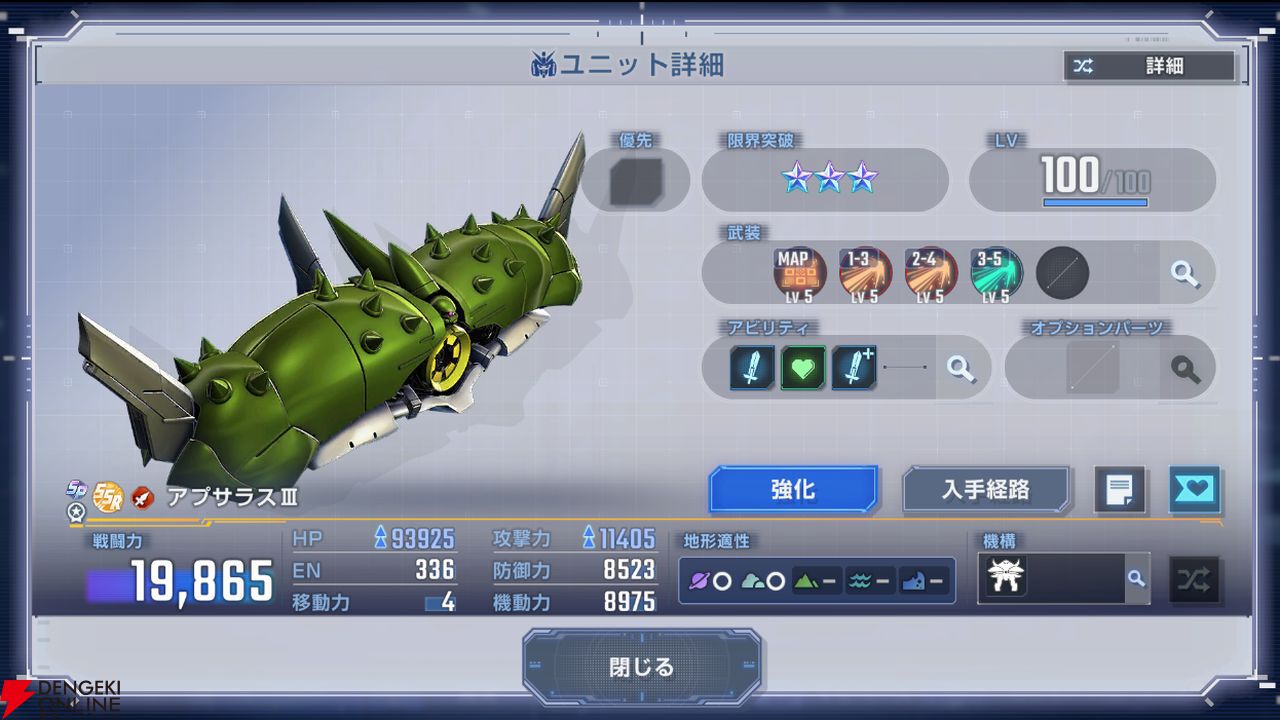Choose the green heart ability icon
1280x720 pixels.
pyautogui.click(x=803, y=368)
